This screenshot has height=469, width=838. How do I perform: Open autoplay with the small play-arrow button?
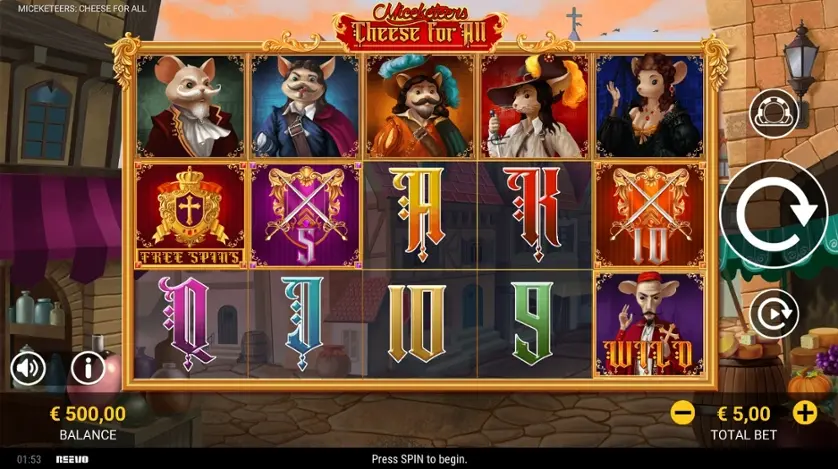[775, 316]
